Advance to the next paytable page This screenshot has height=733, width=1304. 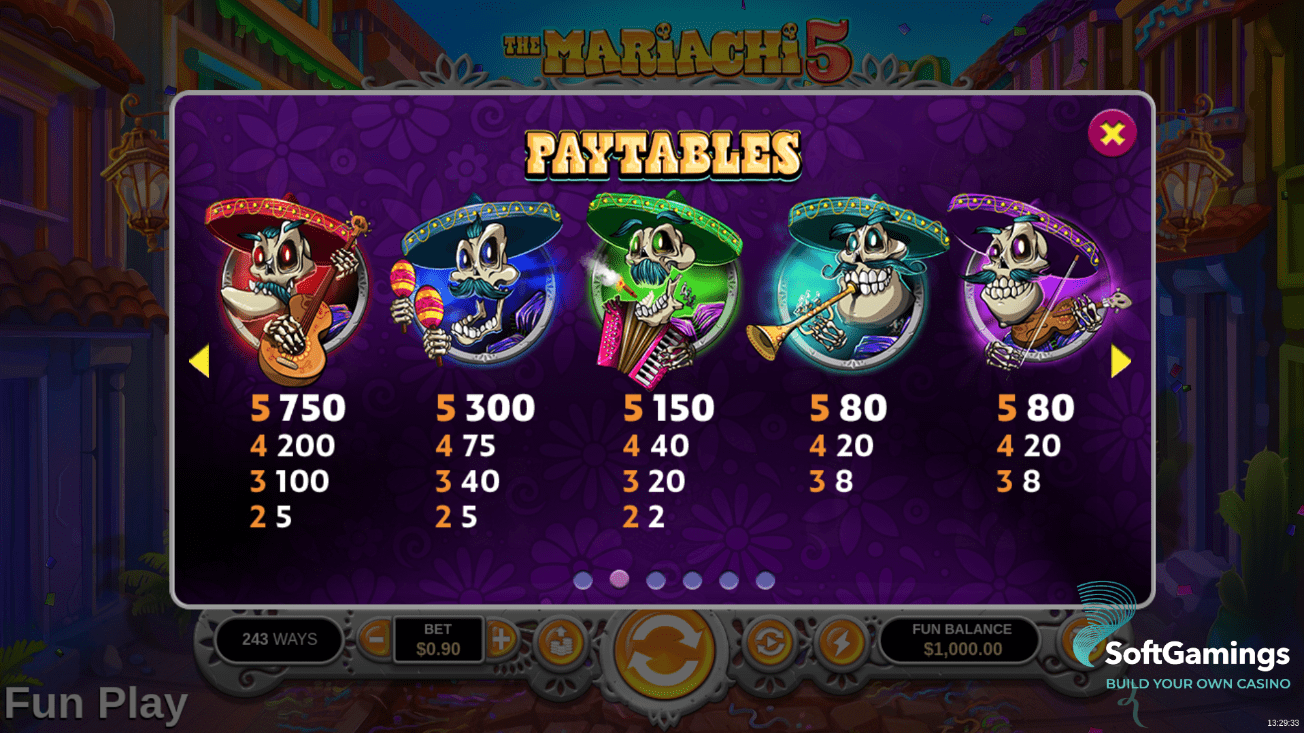pyautogui.click(x=1121, y=361)
